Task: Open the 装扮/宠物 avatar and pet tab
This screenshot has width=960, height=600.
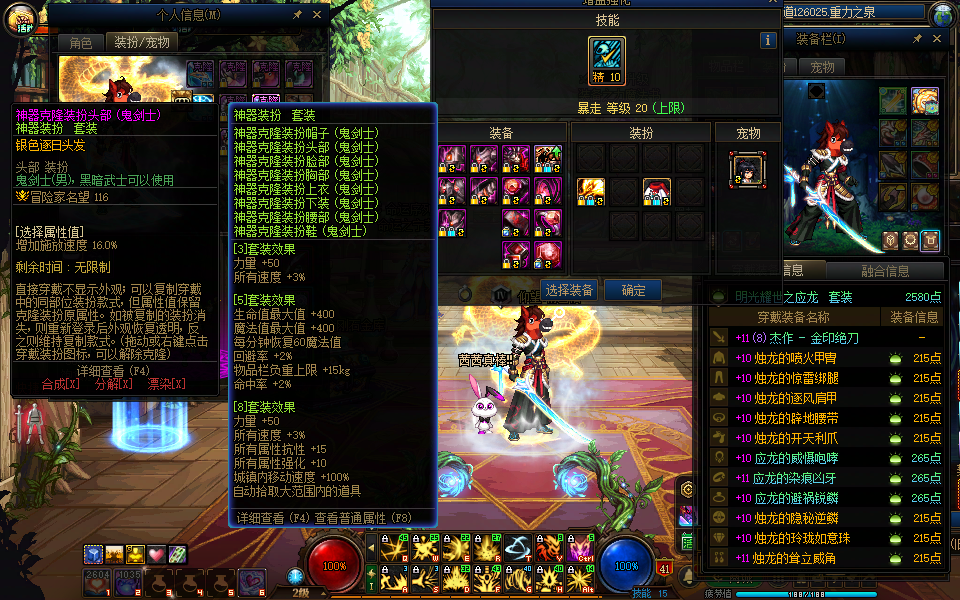Action: click(x=141, y=43)
